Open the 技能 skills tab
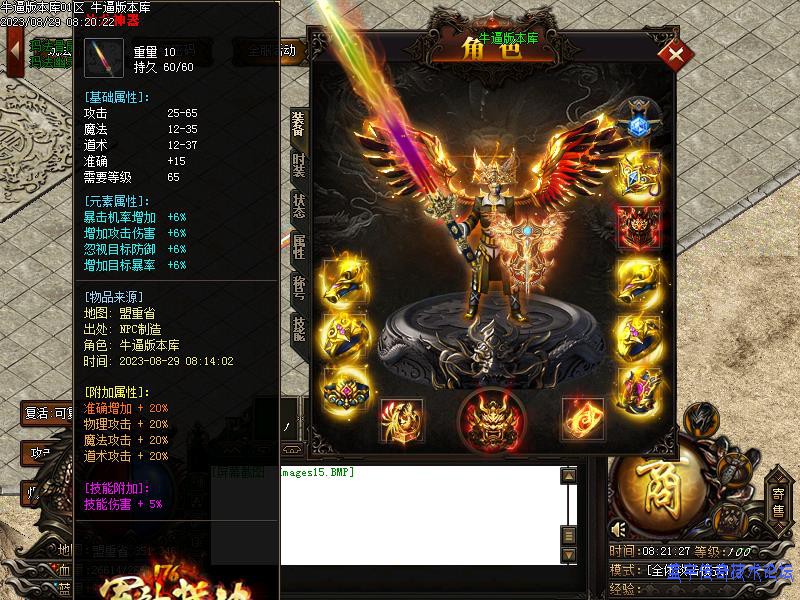Image resolution: width=800 pixels, height=600 pixels. (299, 326)
